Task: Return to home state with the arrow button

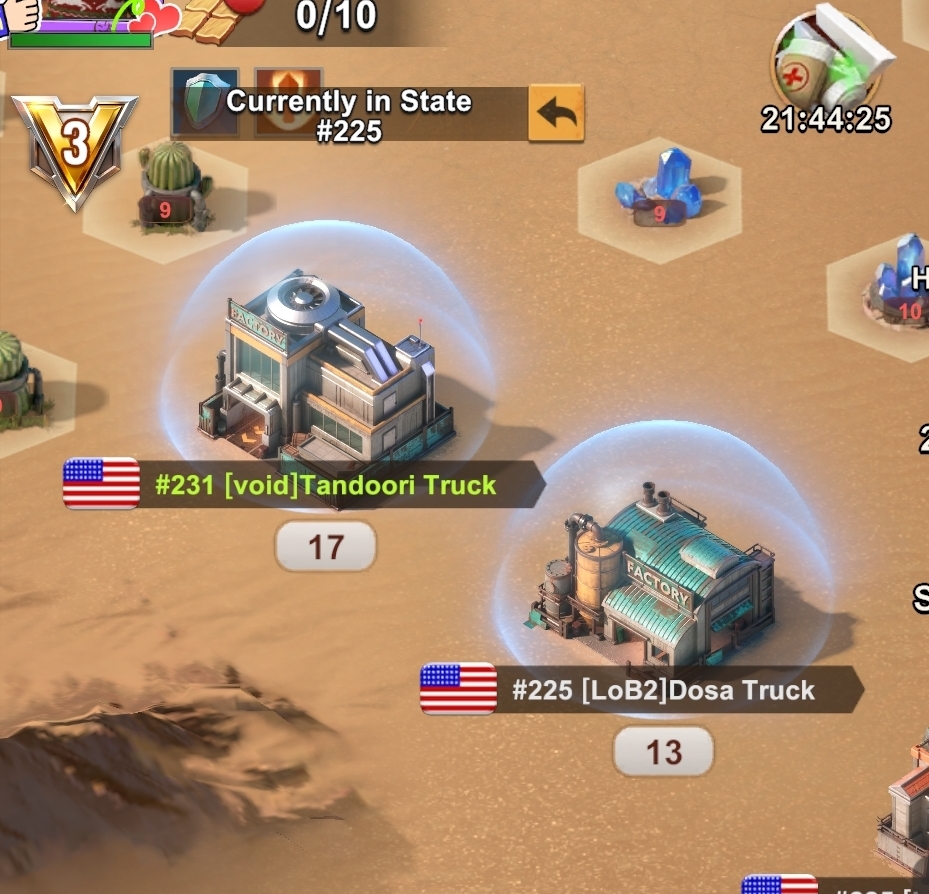Action: 556,114
